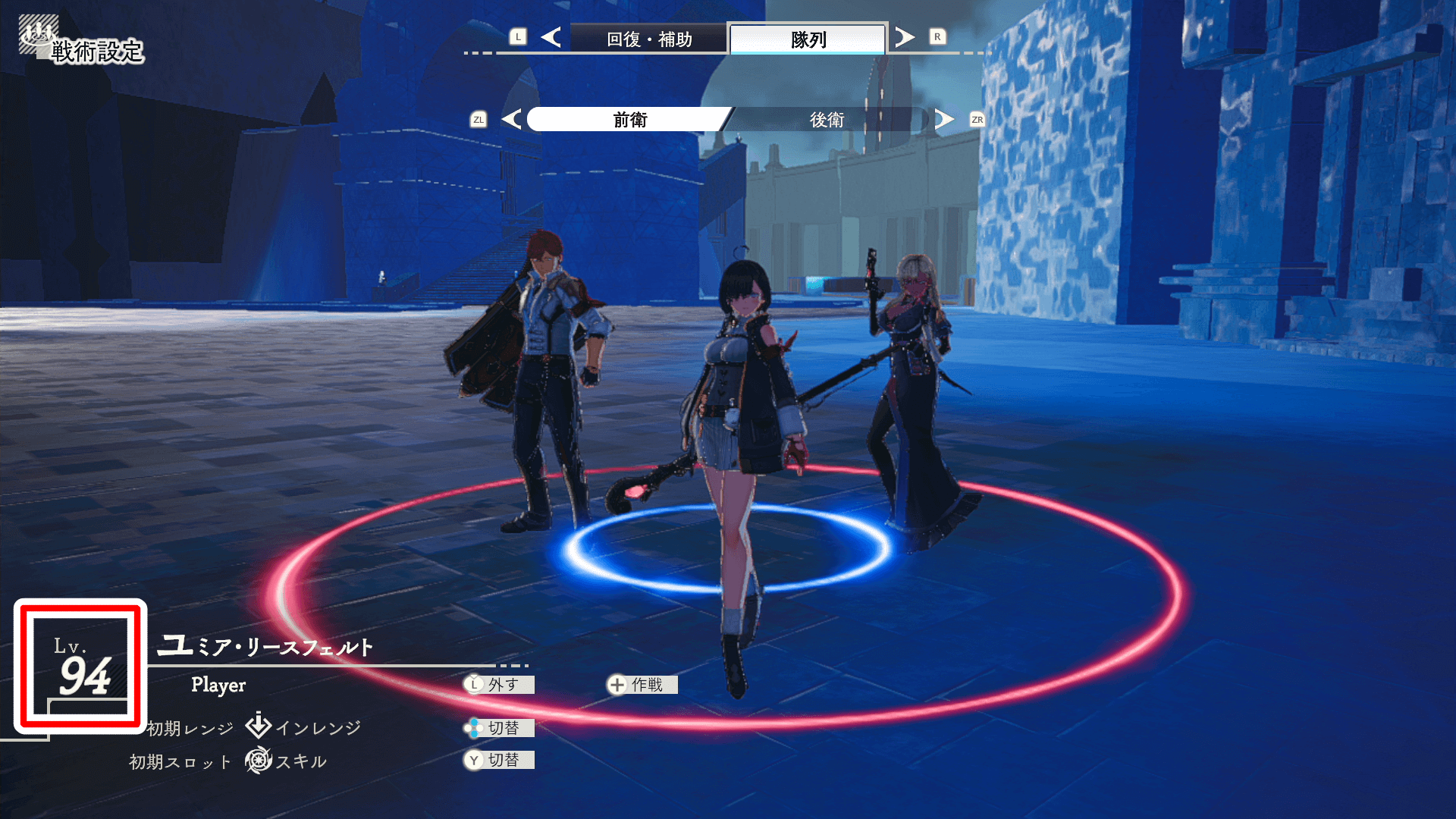Toggle initial range with its 切替 button
This screenshot has width=1456, height=819.
500,728
